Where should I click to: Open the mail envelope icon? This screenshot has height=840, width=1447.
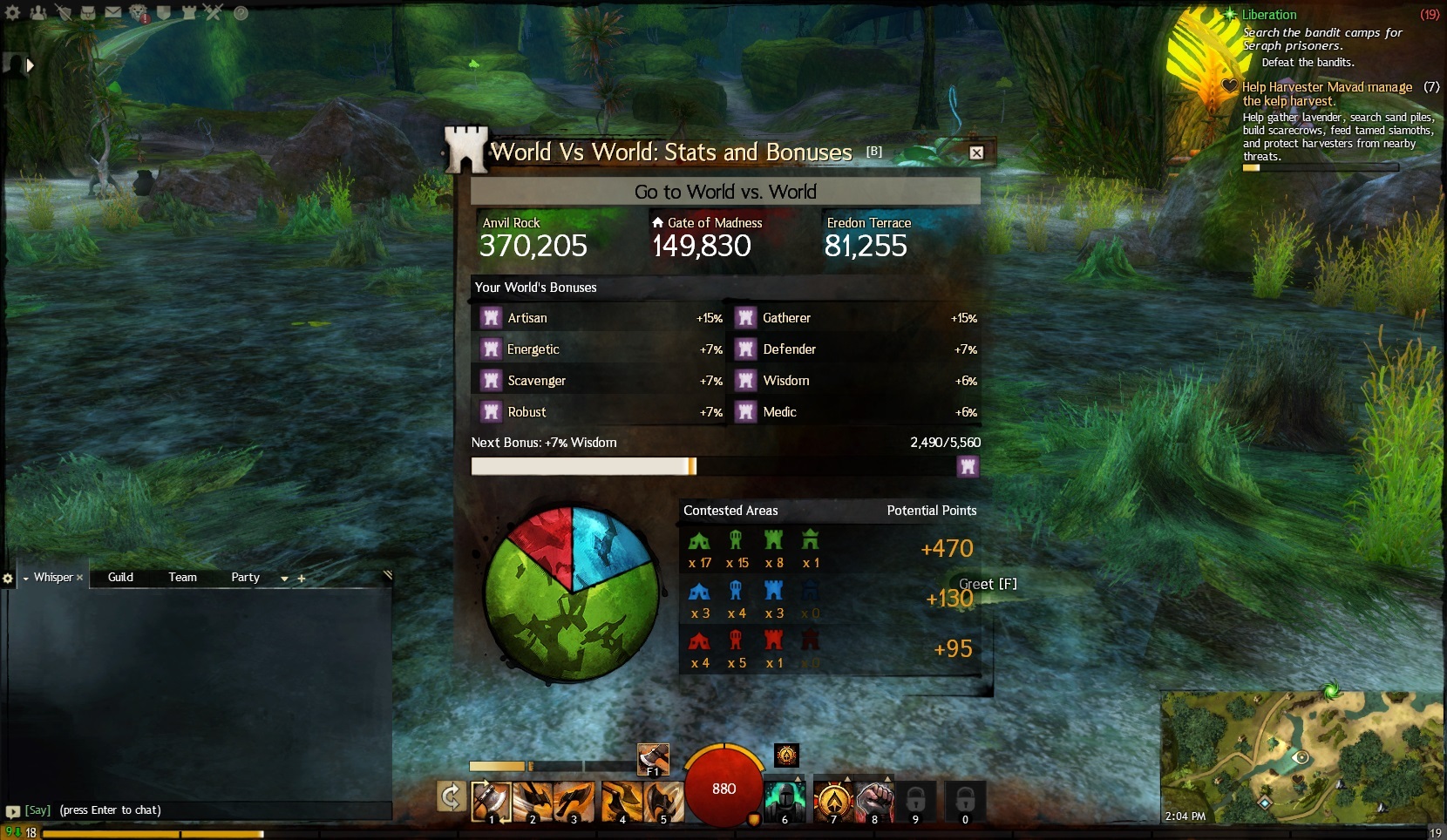(113, 12)
